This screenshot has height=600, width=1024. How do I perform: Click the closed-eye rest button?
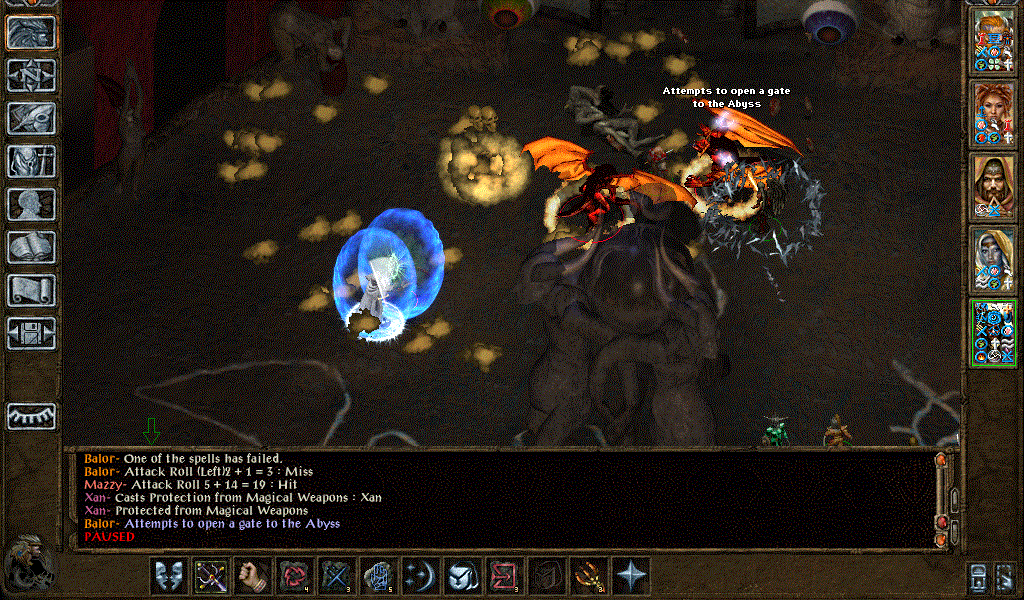31,415
